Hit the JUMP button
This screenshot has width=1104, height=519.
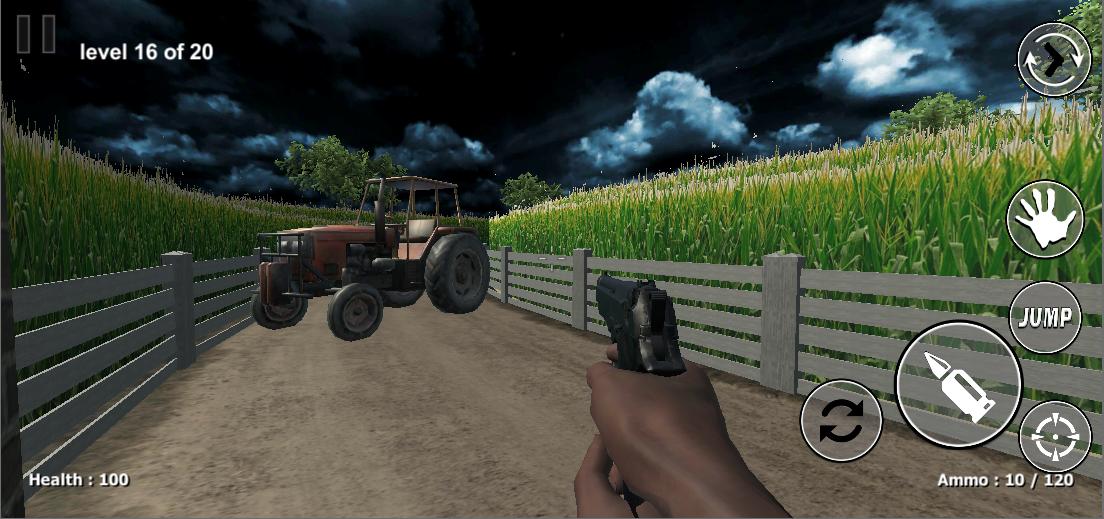pos(1045,318)
